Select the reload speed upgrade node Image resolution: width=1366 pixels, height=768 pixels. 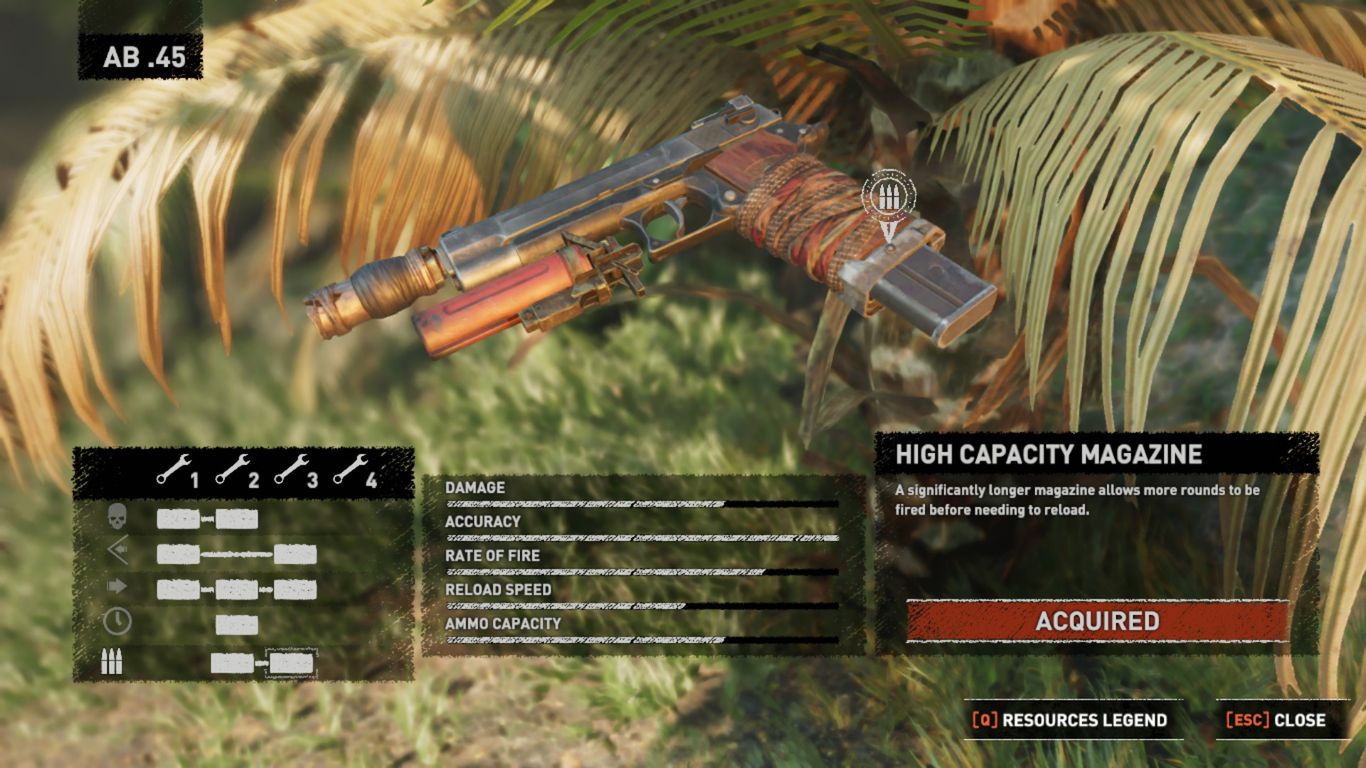pos(237,625)
